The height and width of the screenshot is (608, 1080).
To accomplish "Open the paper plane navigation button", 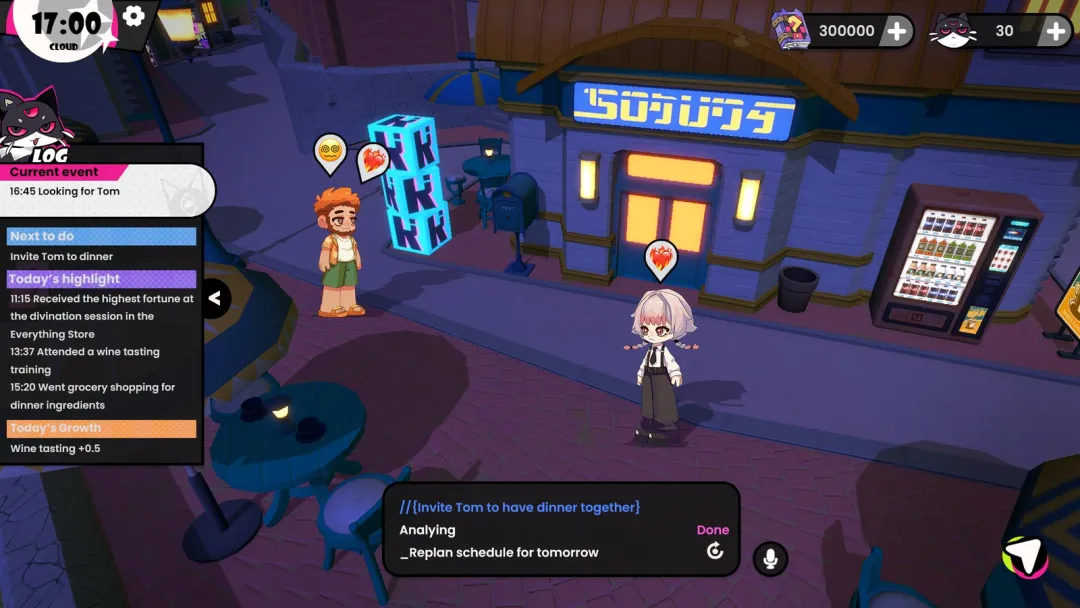I will tap(1025, 557).
